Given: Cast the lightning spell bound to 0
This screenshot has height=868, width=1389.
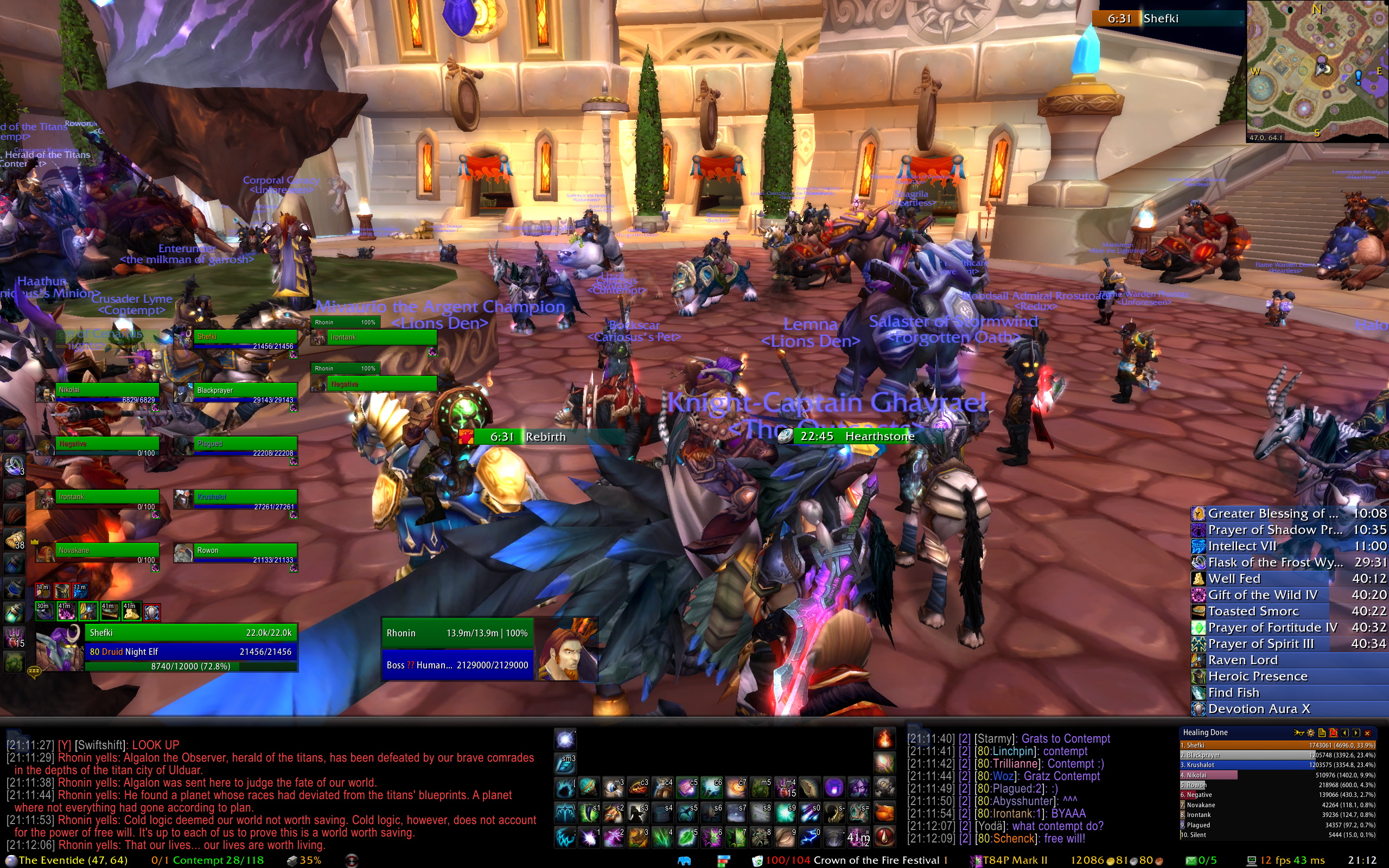Looking at the screenshot, I should point(810,837).
